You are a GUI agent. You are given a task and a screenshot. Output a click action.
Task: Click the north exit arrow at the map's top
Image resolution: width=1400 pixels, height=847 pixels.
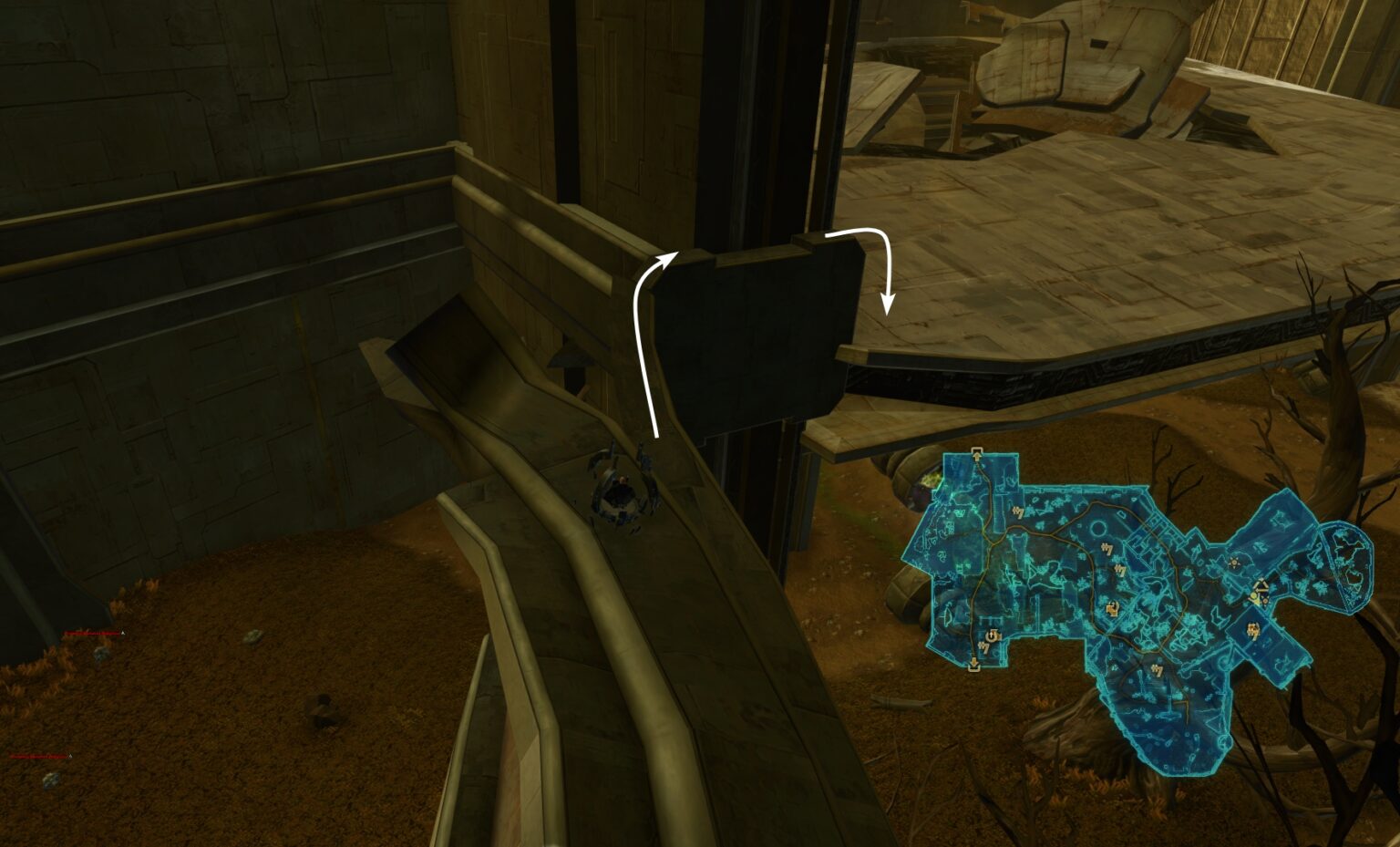[976, 454]
